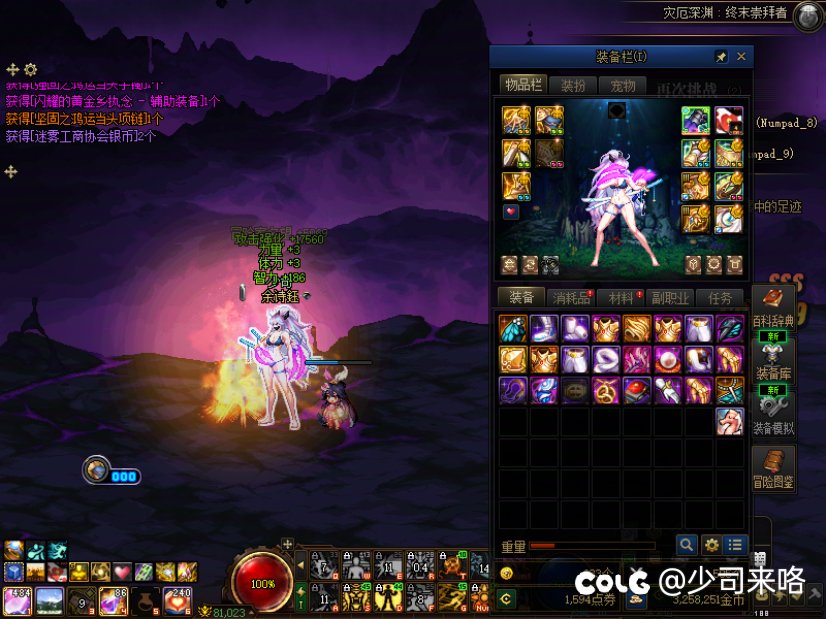Image resolution: width=826 pixels, height=619 pixels.
Task: Open the 冒险图鉴 adventure codex
Action: tap(773, 467)
